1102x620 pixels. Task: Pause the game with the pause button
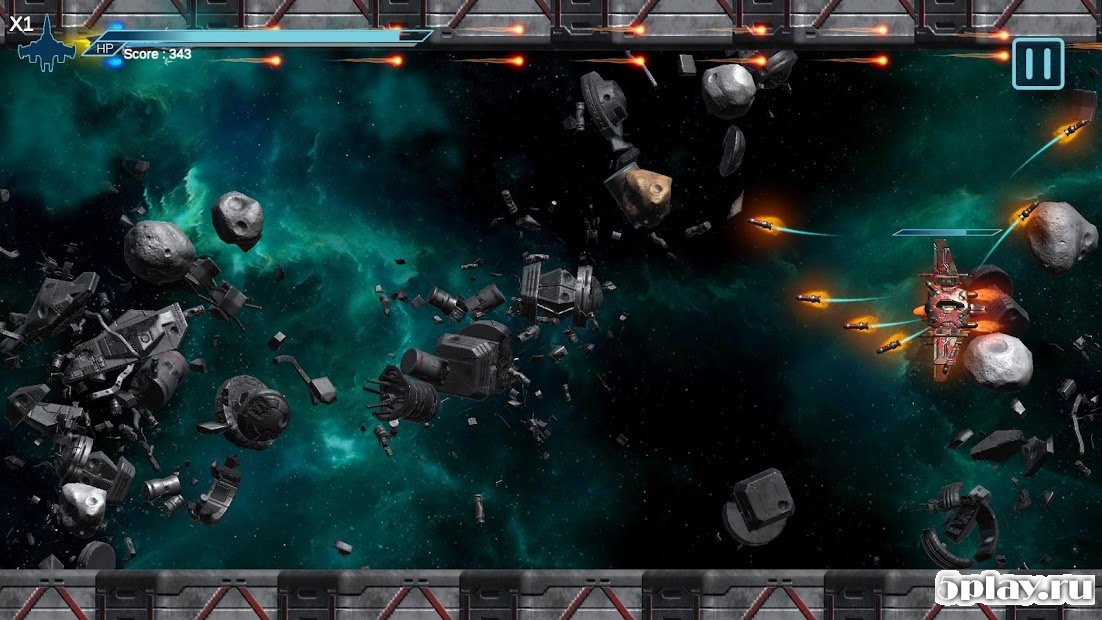click(1038, 64)
